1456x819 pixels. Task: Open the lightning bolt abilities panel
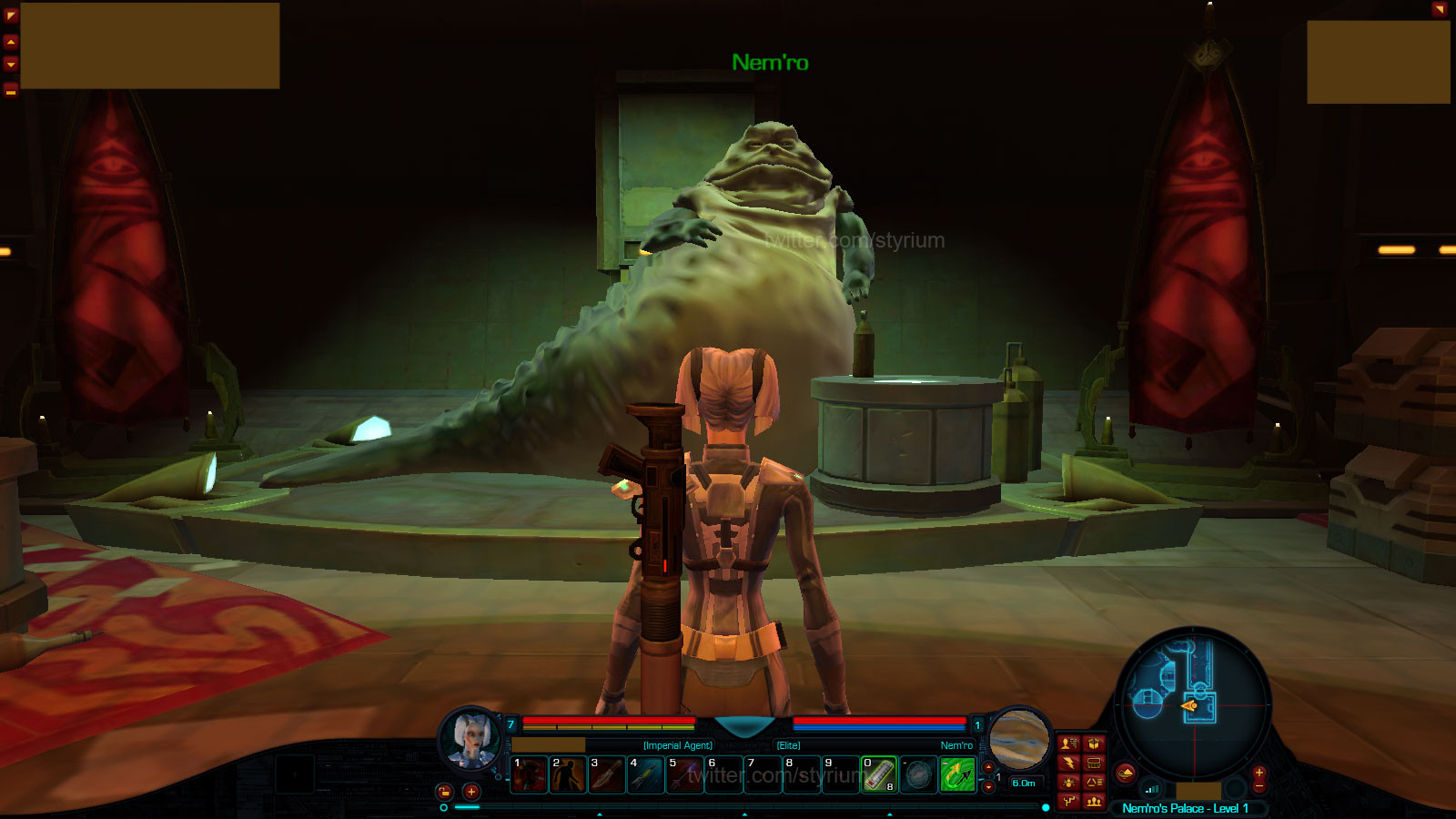[x=1069, y=763]
